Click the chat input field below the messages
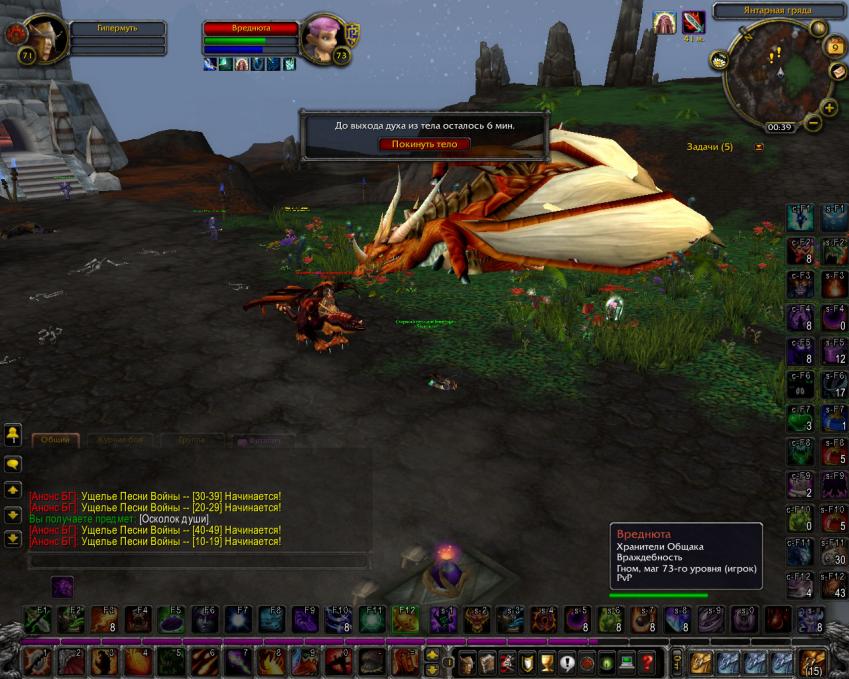Viewport: 849px width, 679px height. pos(190,563)
